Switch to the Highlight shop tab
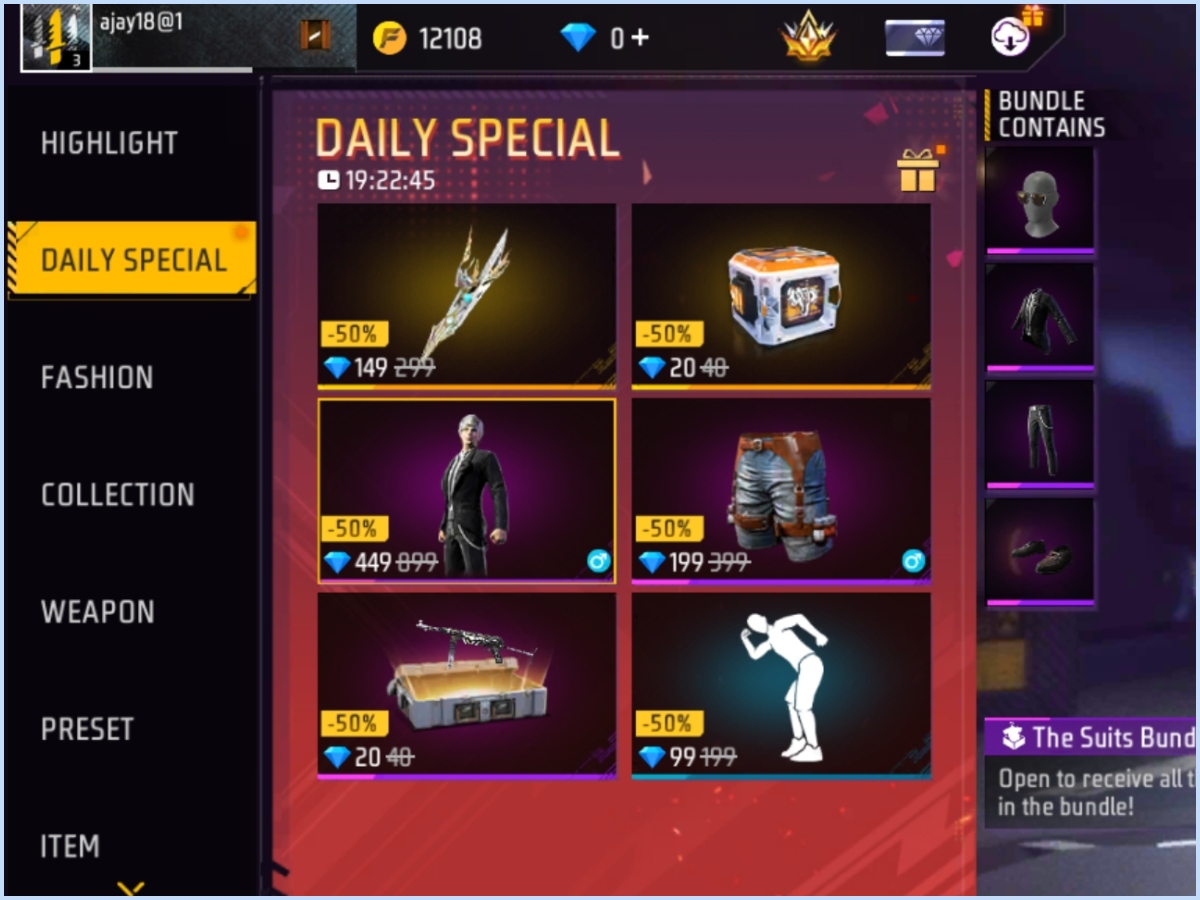Image resolution: width=1200 pixels, height=900 pixels. [109, 143]
